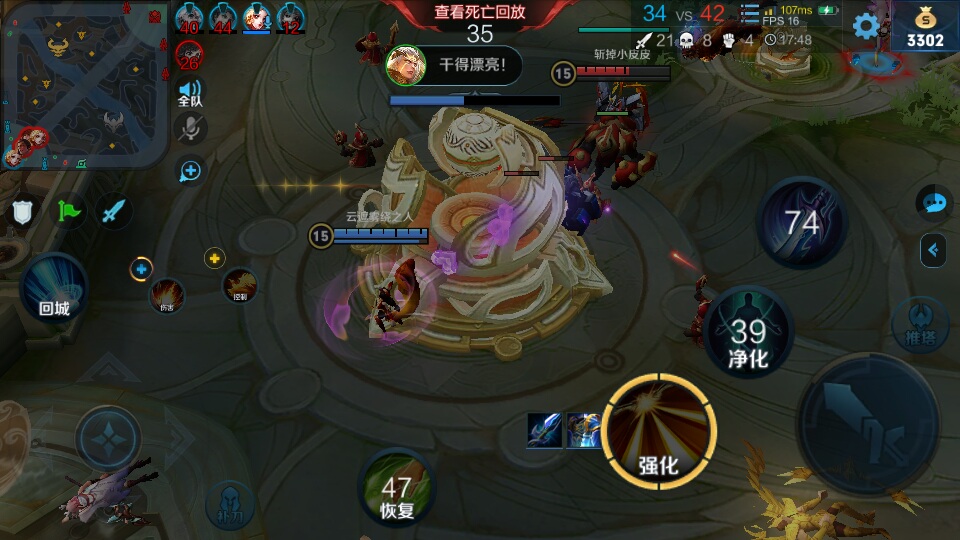Open the settings gear menu
The height and width of the screenshot is (540, 960).
[x=866, y=25]
